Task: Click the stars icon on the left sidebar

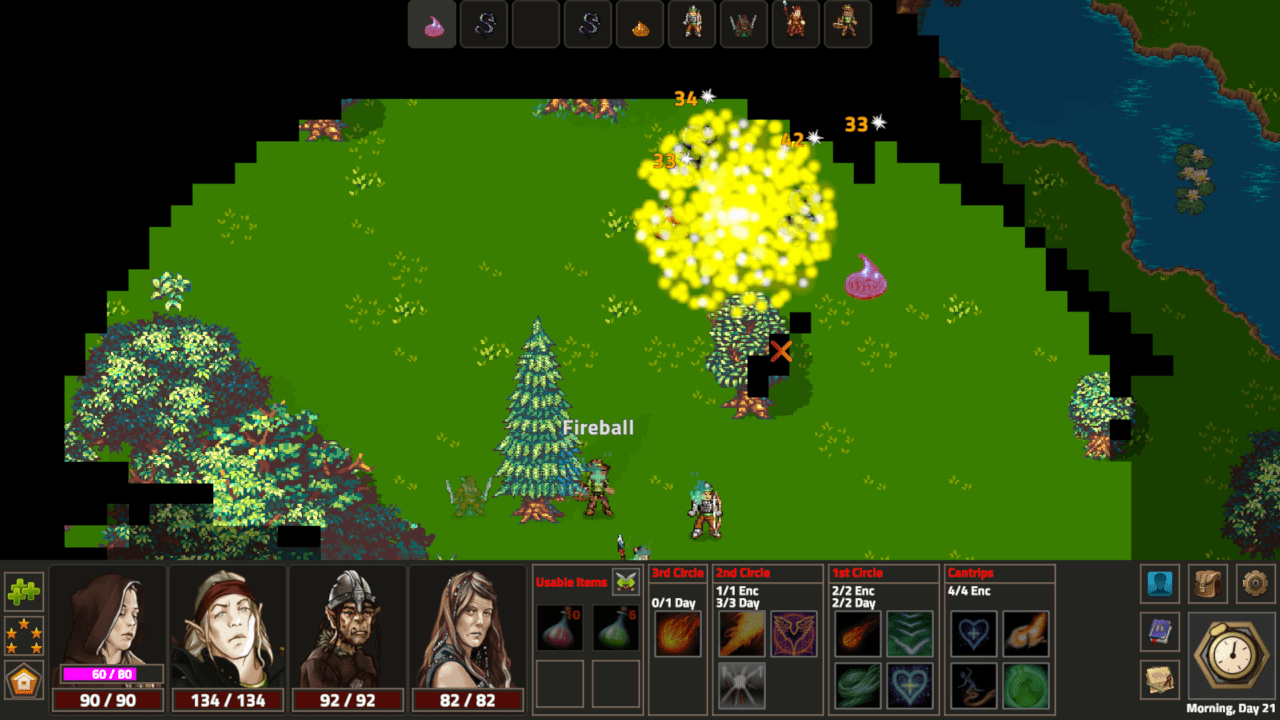Action: (23, 634)
